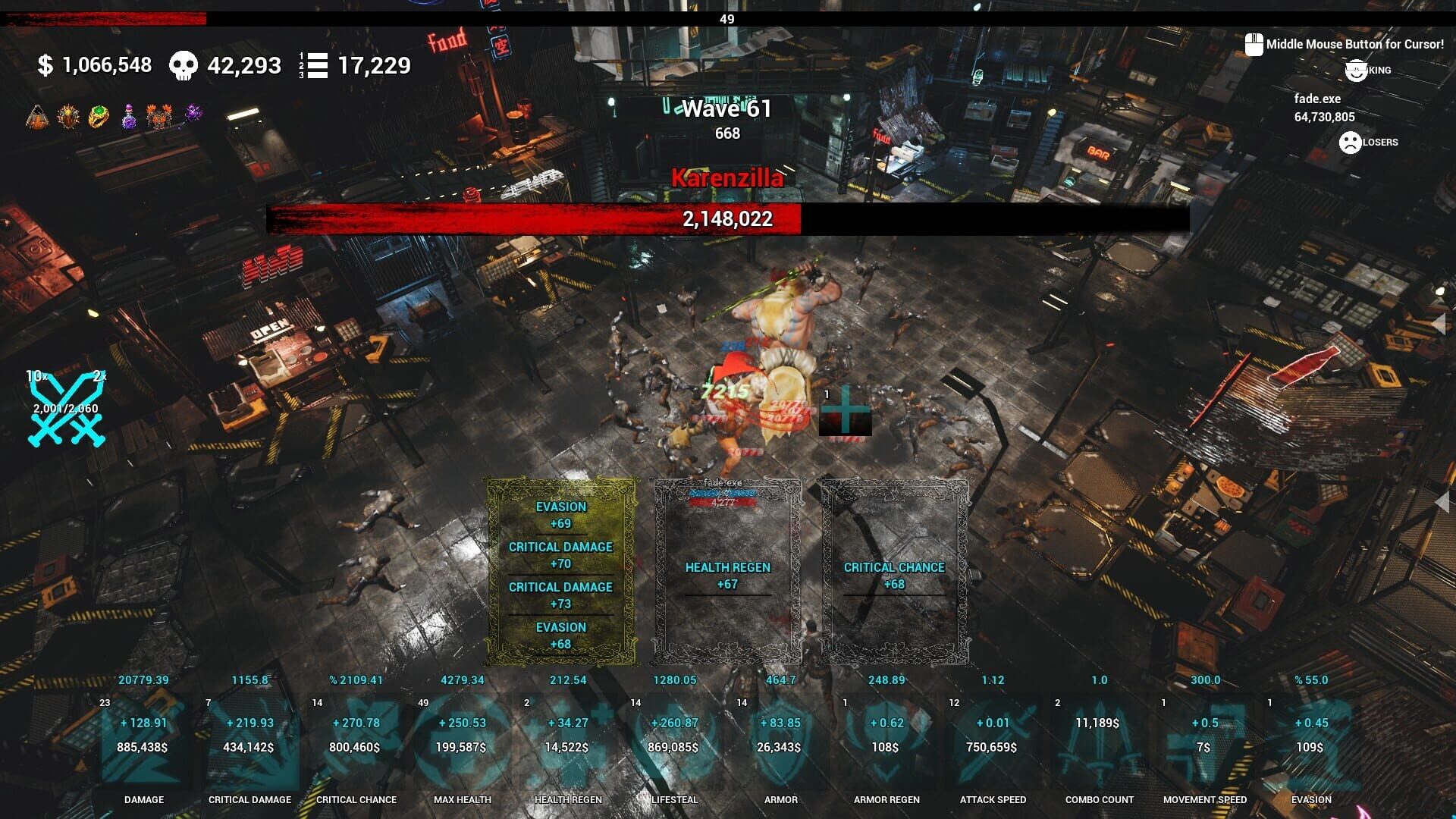
Task: Purchase the Damage upgrade for 885,438$
Action: point(143,747)
